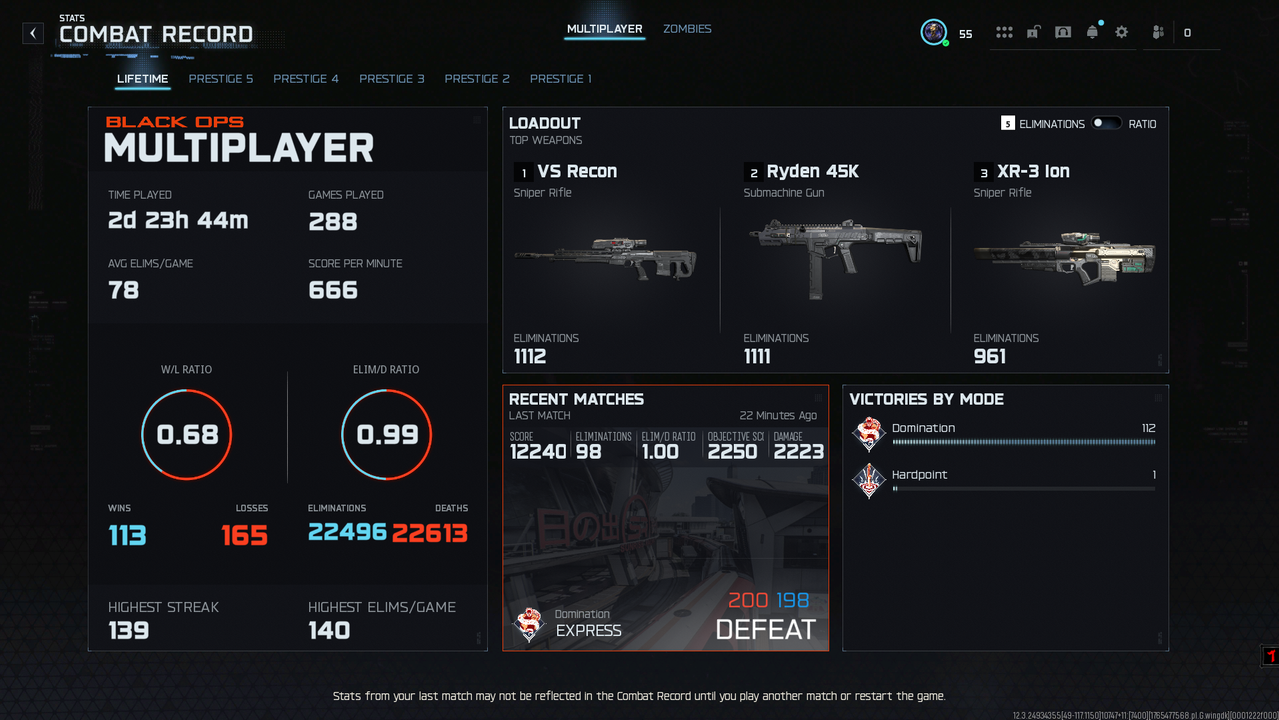Open settings gear icon
The height and width of the screenshot is (720, 1279).
(x=1121, y=32)
